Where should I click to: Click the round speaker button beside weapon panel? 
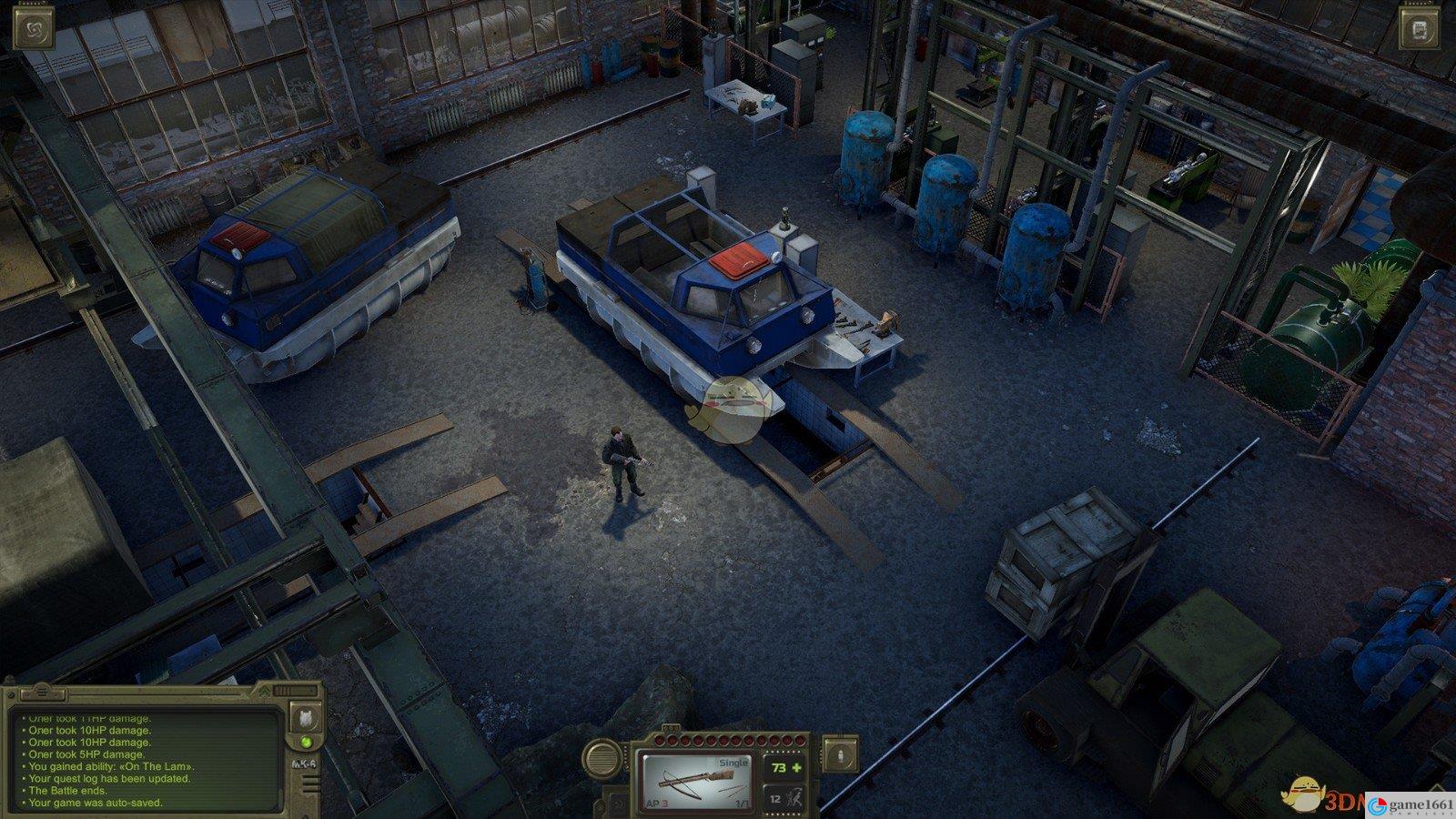[602, 756]
